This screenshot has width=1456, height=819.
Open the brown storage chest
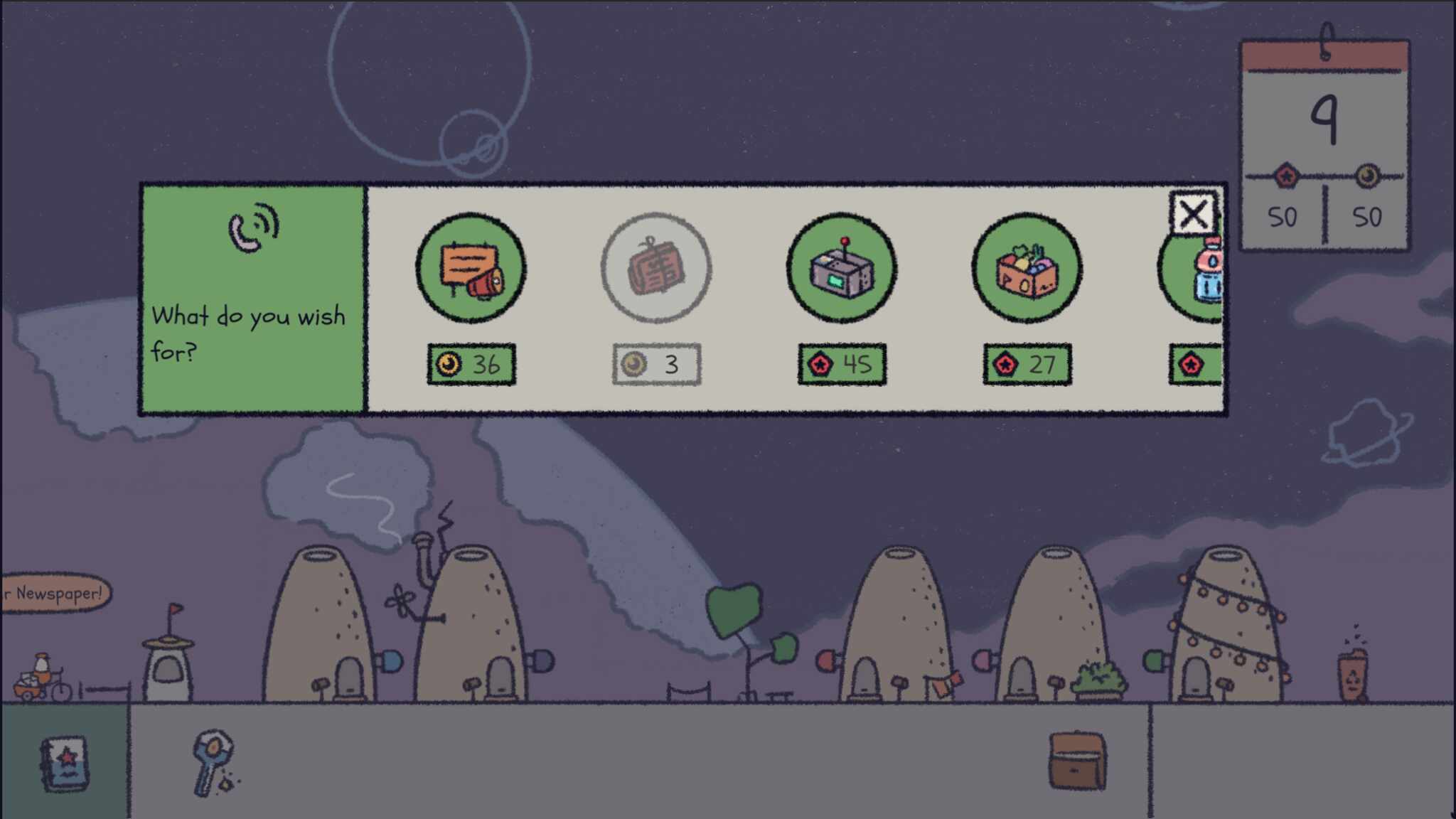click(1077, 761)
